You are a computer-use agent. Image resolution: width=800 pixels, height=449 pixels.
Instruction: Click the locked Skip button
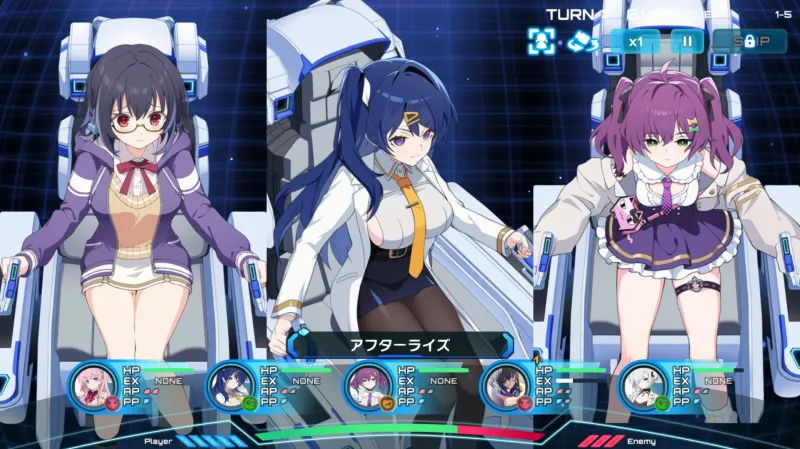749,41
